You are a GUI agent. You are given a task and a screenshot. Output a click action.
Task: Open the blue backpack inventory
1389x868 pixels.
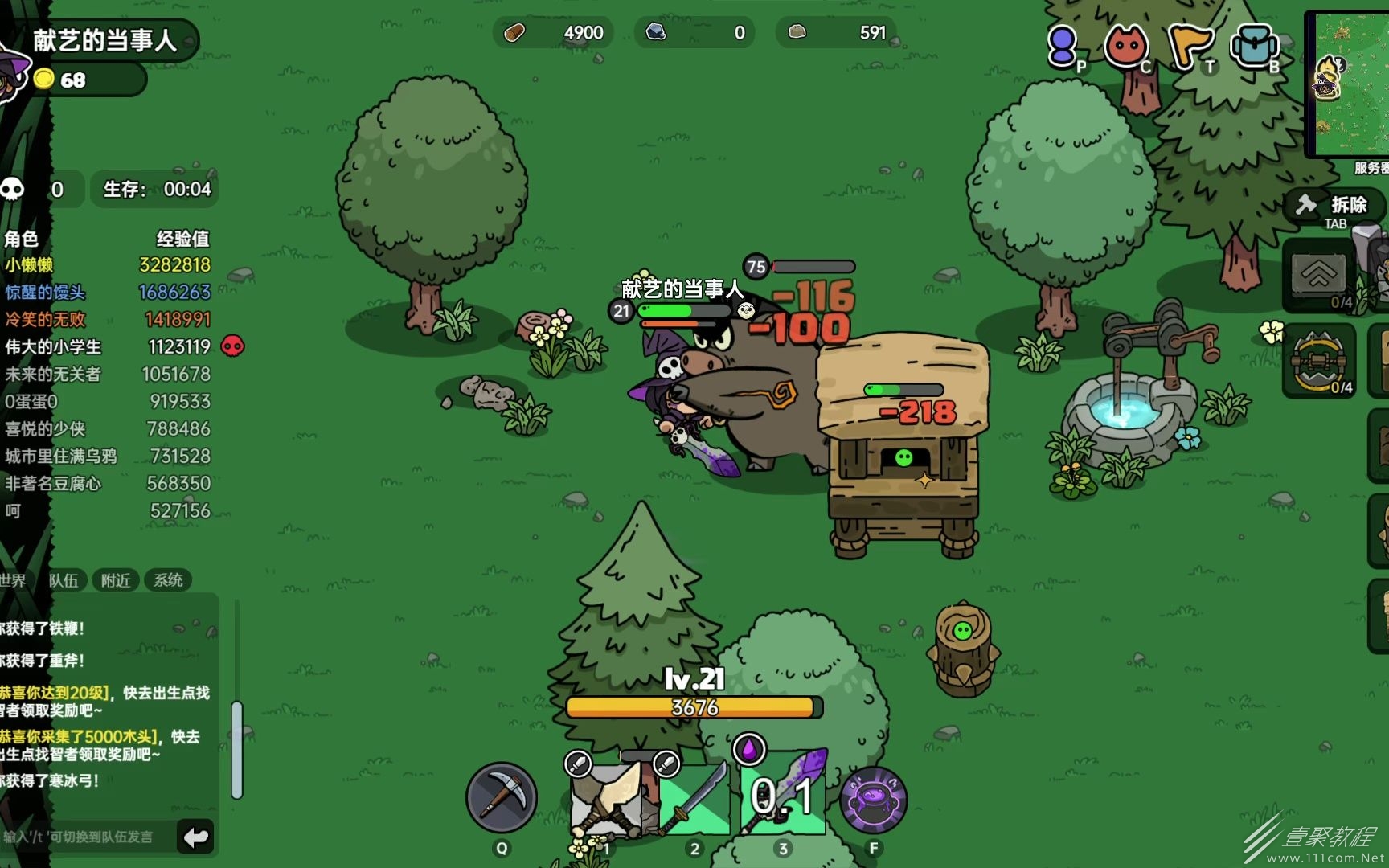pos(1253,46)
